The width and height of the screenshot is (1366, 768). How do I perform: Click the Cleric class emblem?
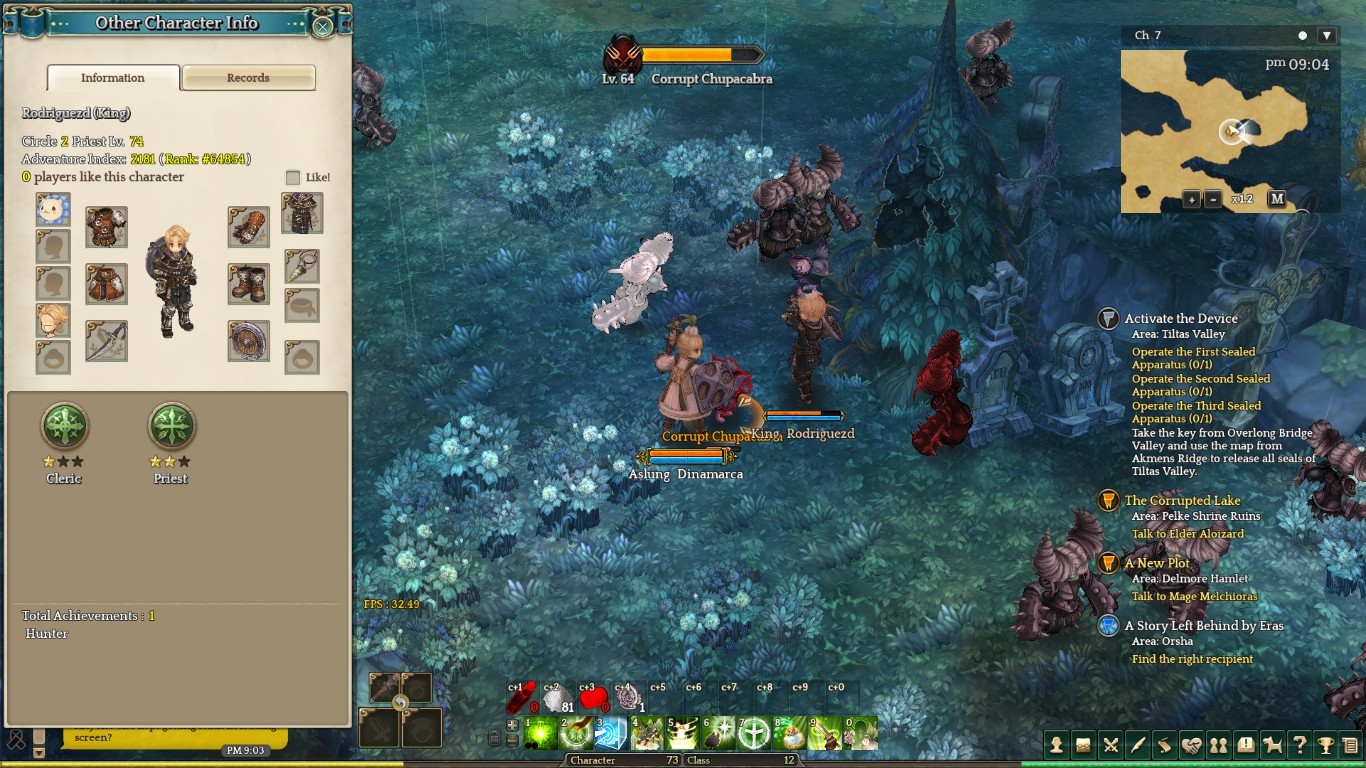pyautogui.click(x=64, y=427)
